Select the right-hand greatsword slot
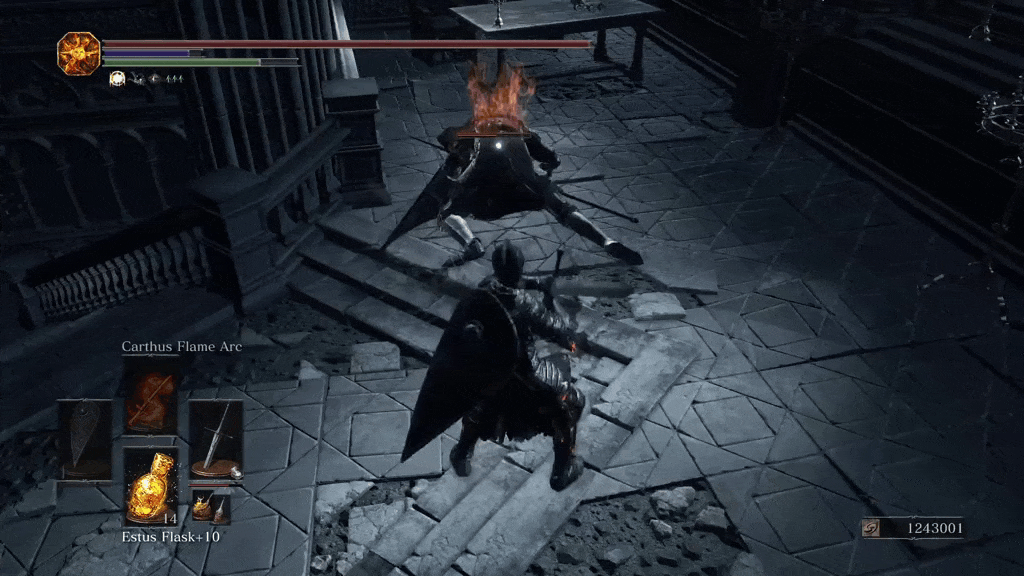Viewport: 1024px width, 576px height. [x=216, y=440]
